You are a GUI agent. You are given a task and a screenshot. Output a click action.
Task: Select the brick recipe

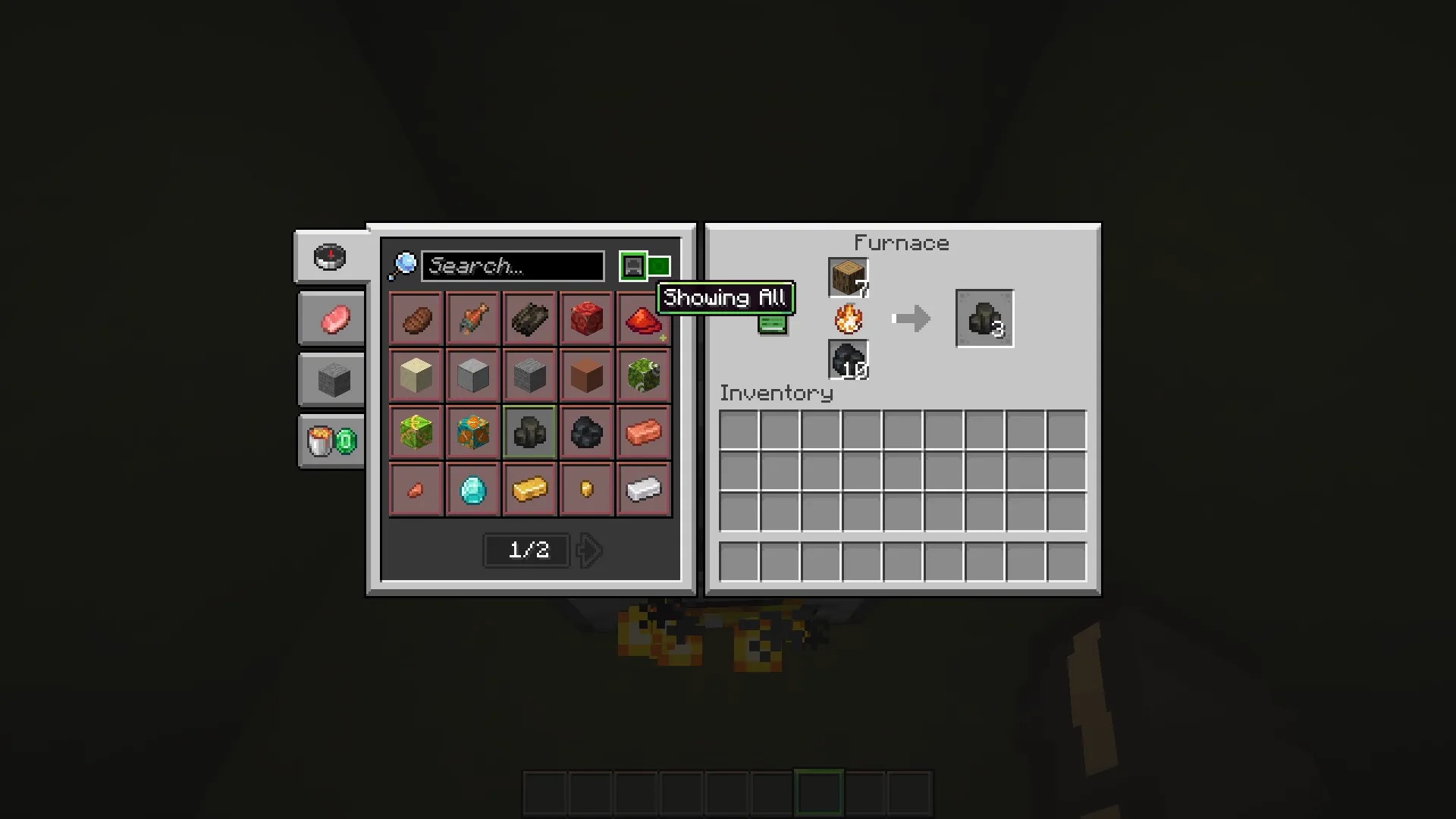[416, 489]
